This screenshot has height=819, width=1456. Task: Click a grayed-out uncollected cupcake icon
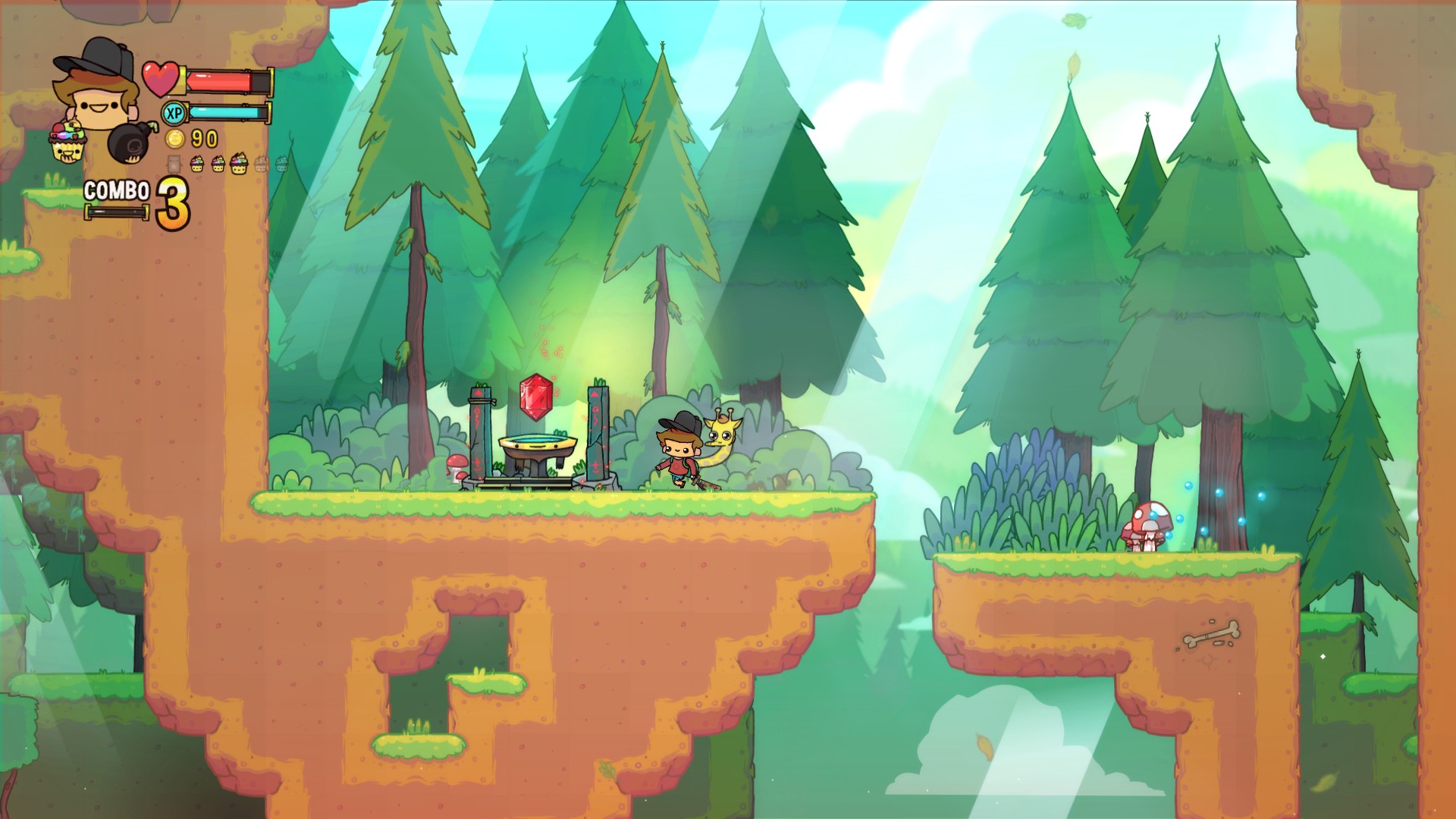pyautogui.click(x=262, y=164)
